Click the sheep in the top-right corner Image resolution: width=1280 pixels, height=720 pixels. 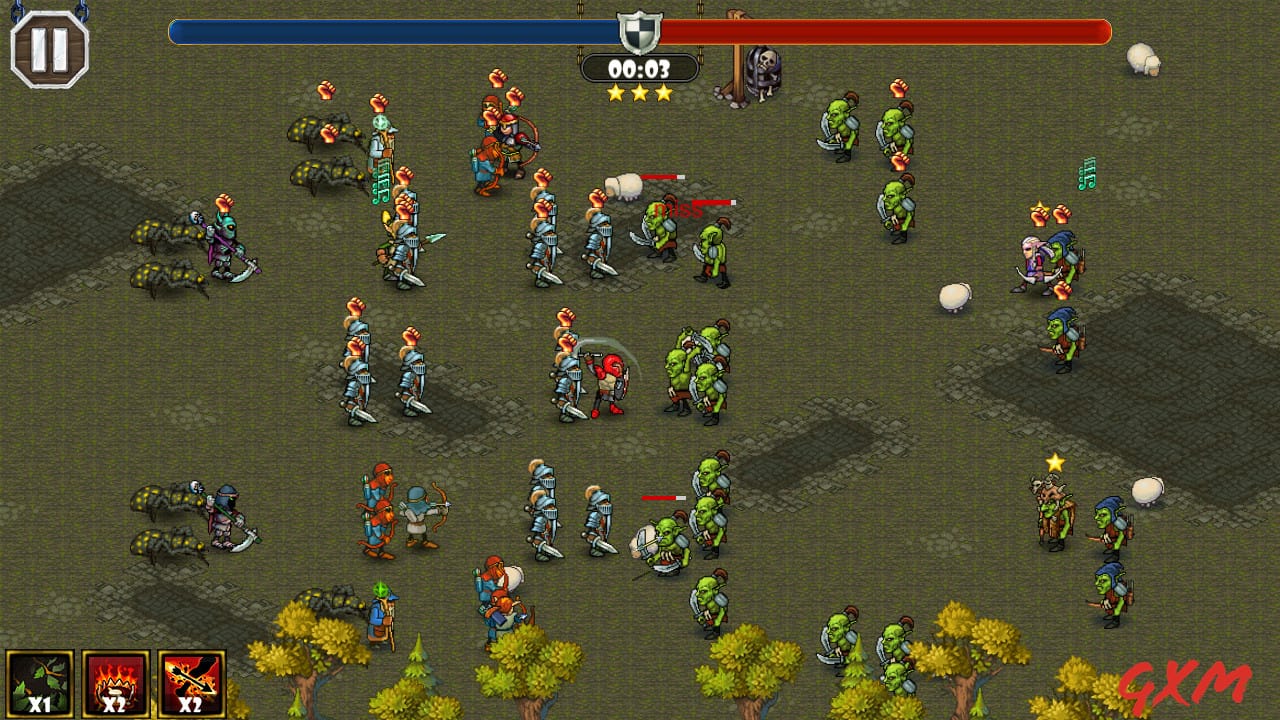[x=1143, y=60]
